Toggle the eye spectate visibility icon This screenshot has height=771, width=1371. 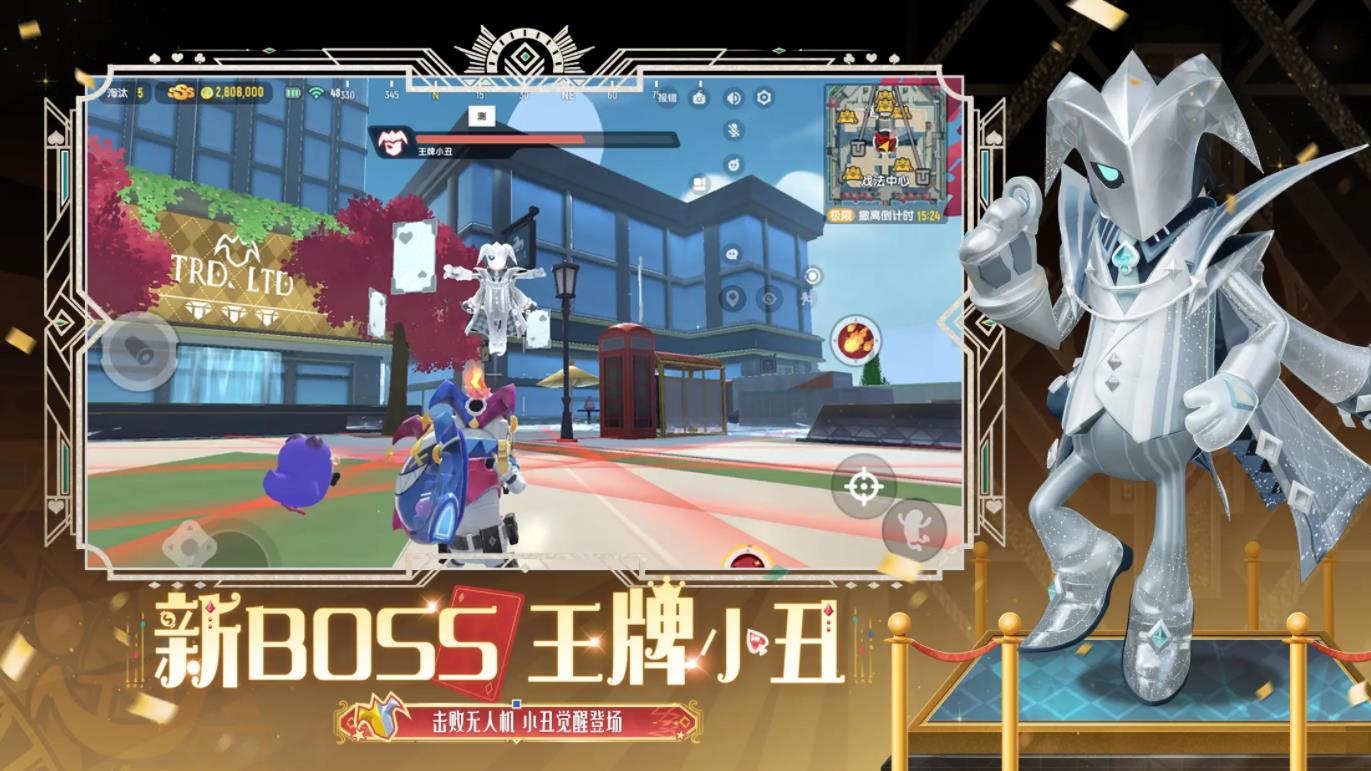point(768,298)
